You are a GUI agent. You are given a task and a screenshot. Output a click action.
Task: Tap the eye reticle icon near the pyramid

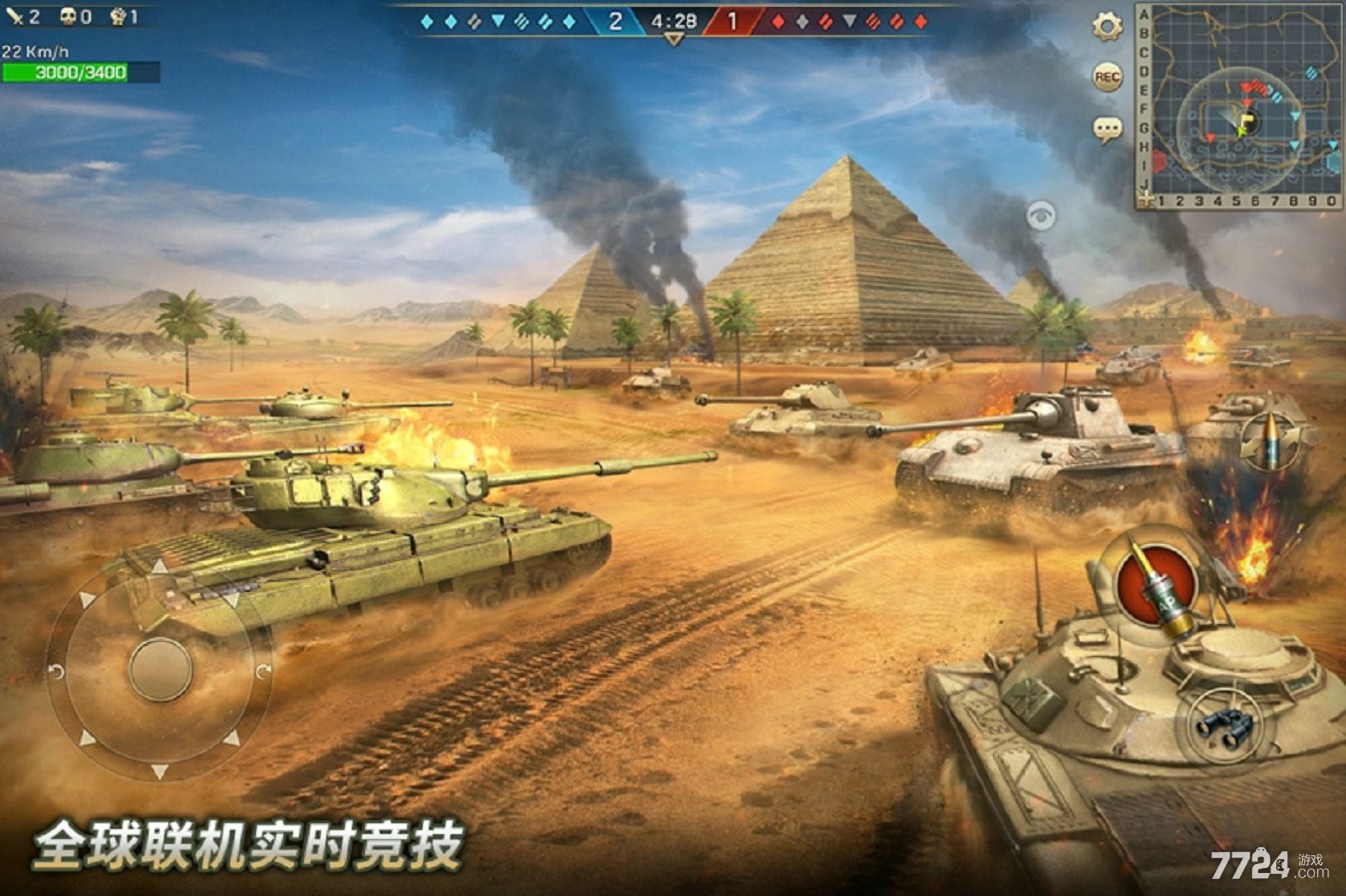1039,214
